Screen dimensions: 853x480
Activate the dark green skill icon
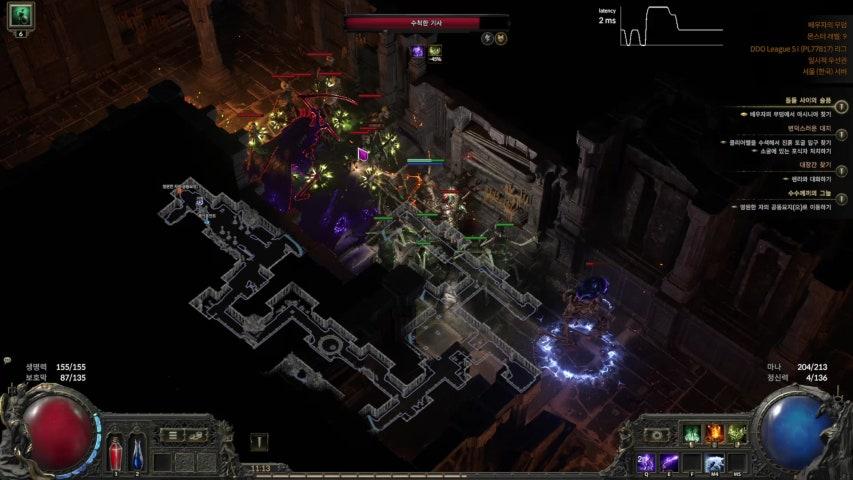[x=691, y=434]
